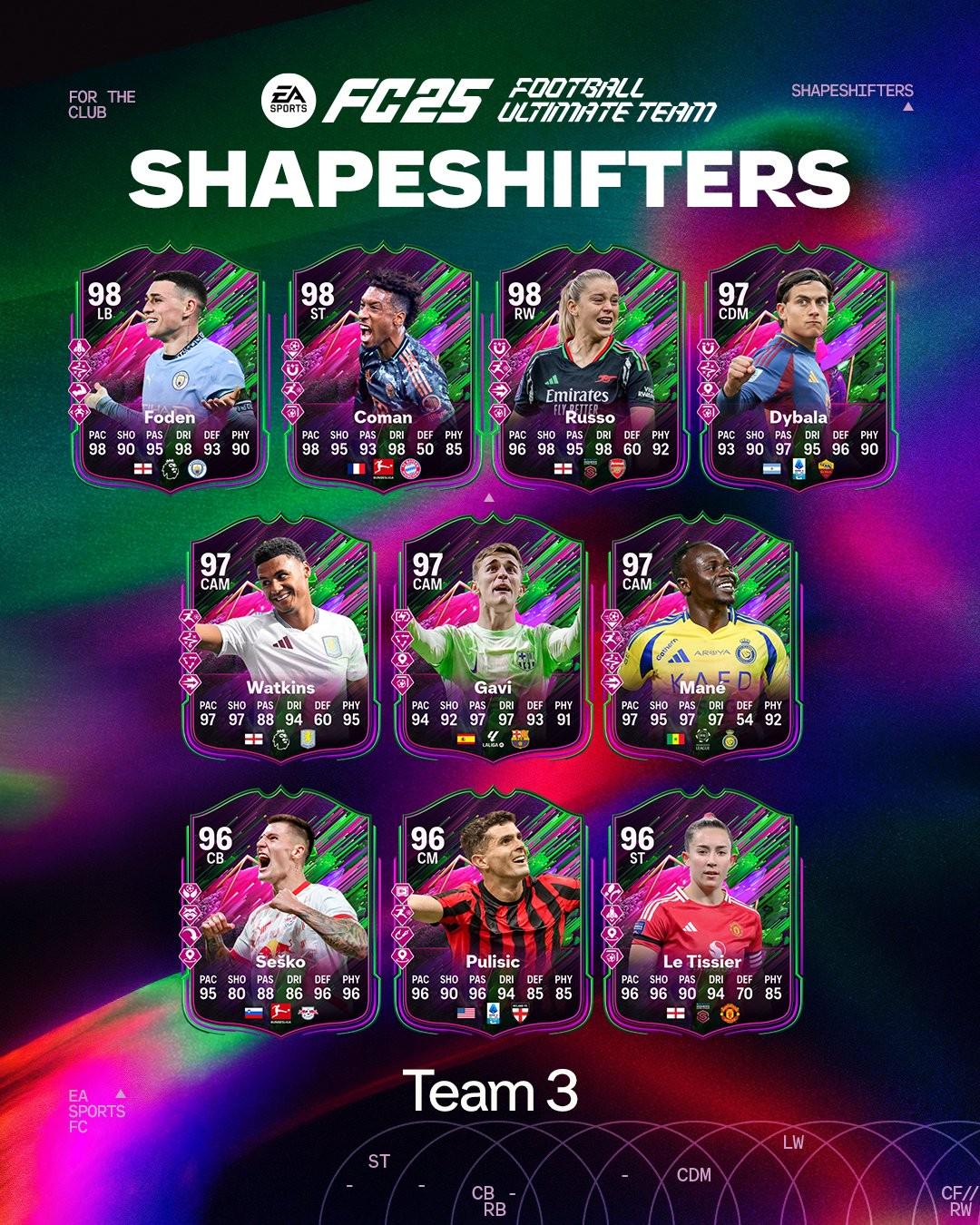Select the Pulisic 96 CM card
The width and height of the screenshot is (980, 1225).
(x=492, y=918)
